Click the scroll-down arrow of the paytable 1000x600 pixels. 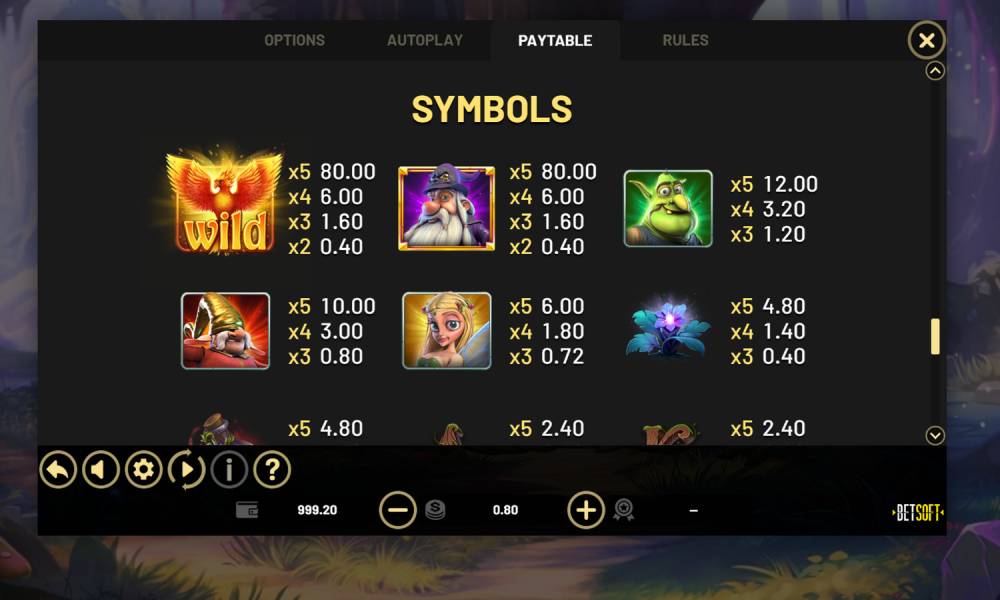tap(935, 435)
